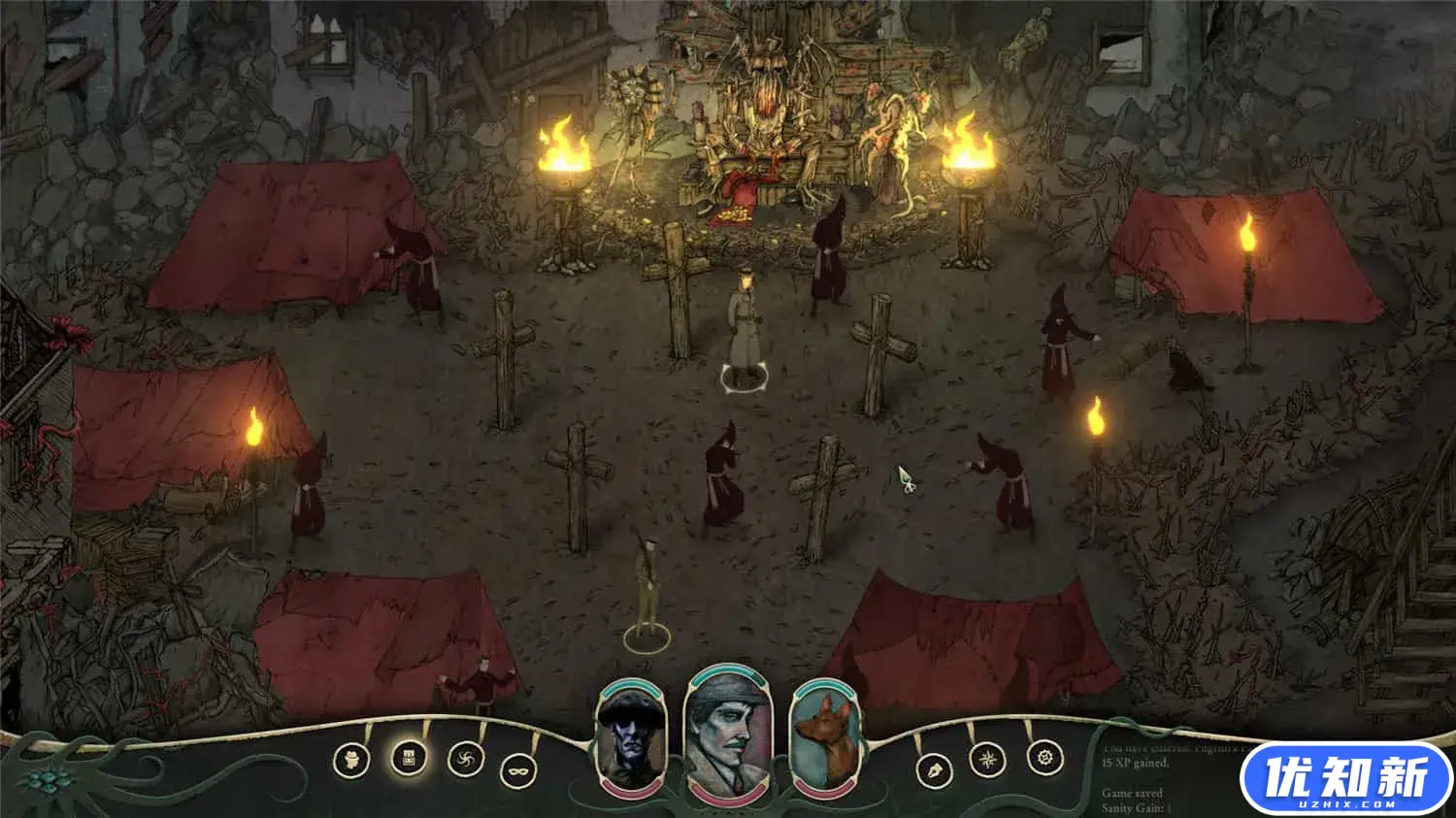Open the settings gear icon
Viewport: 1456px width, 818px height.
tap(1045, 757)
